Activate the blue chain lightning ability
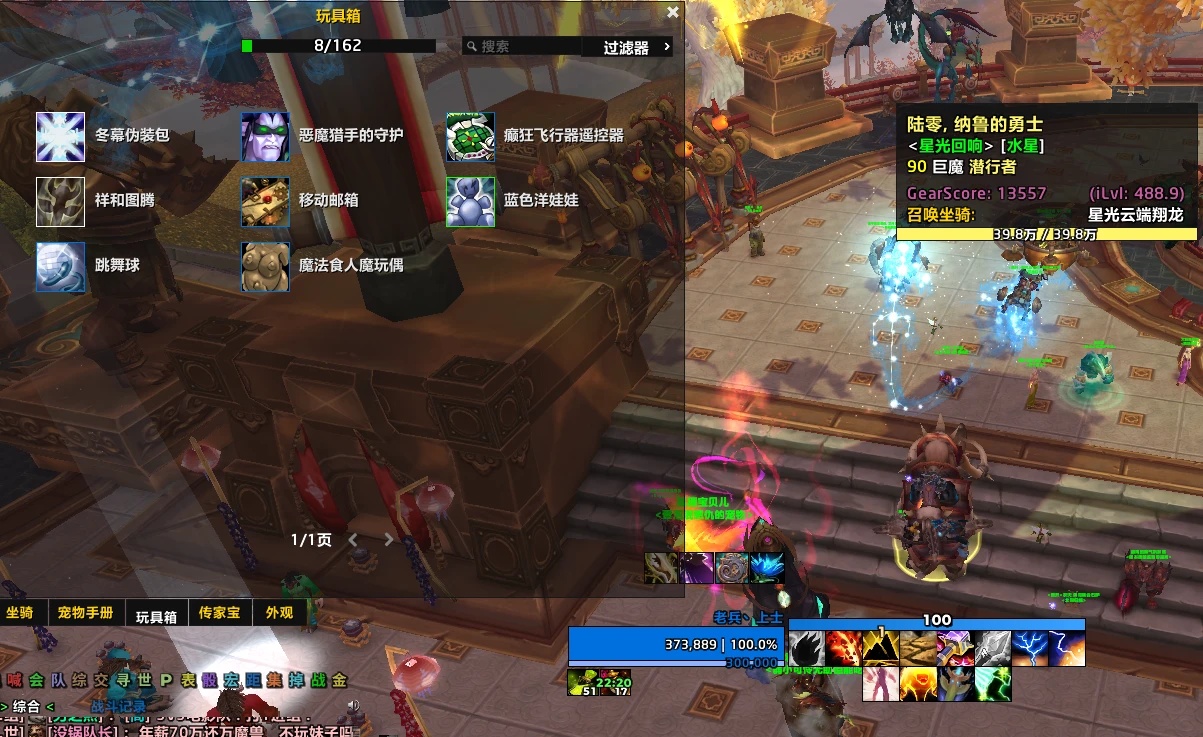The width and height of the screenshot is (1203, 737). click(1030, 648)
